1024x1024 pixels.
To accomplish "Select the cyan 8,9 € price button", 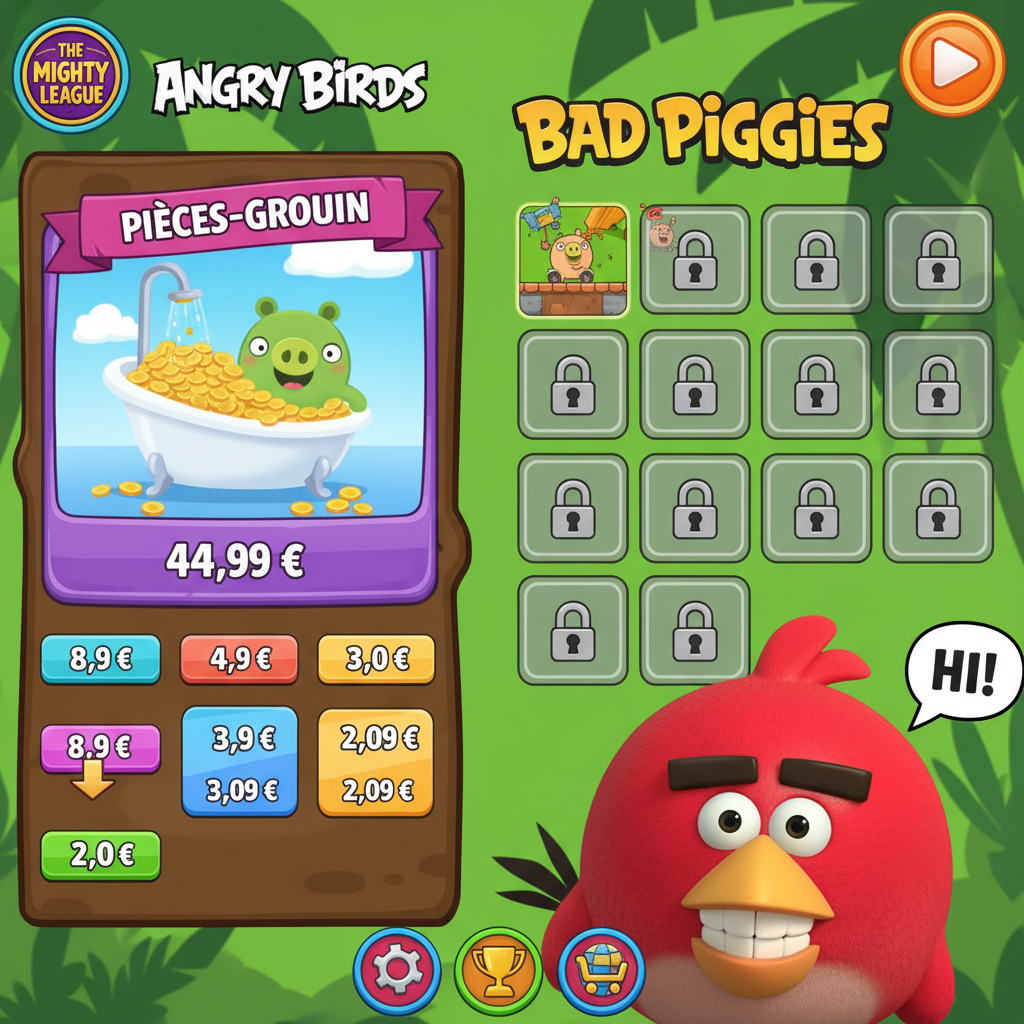I will pyautogui.click(x=100, y=659).
